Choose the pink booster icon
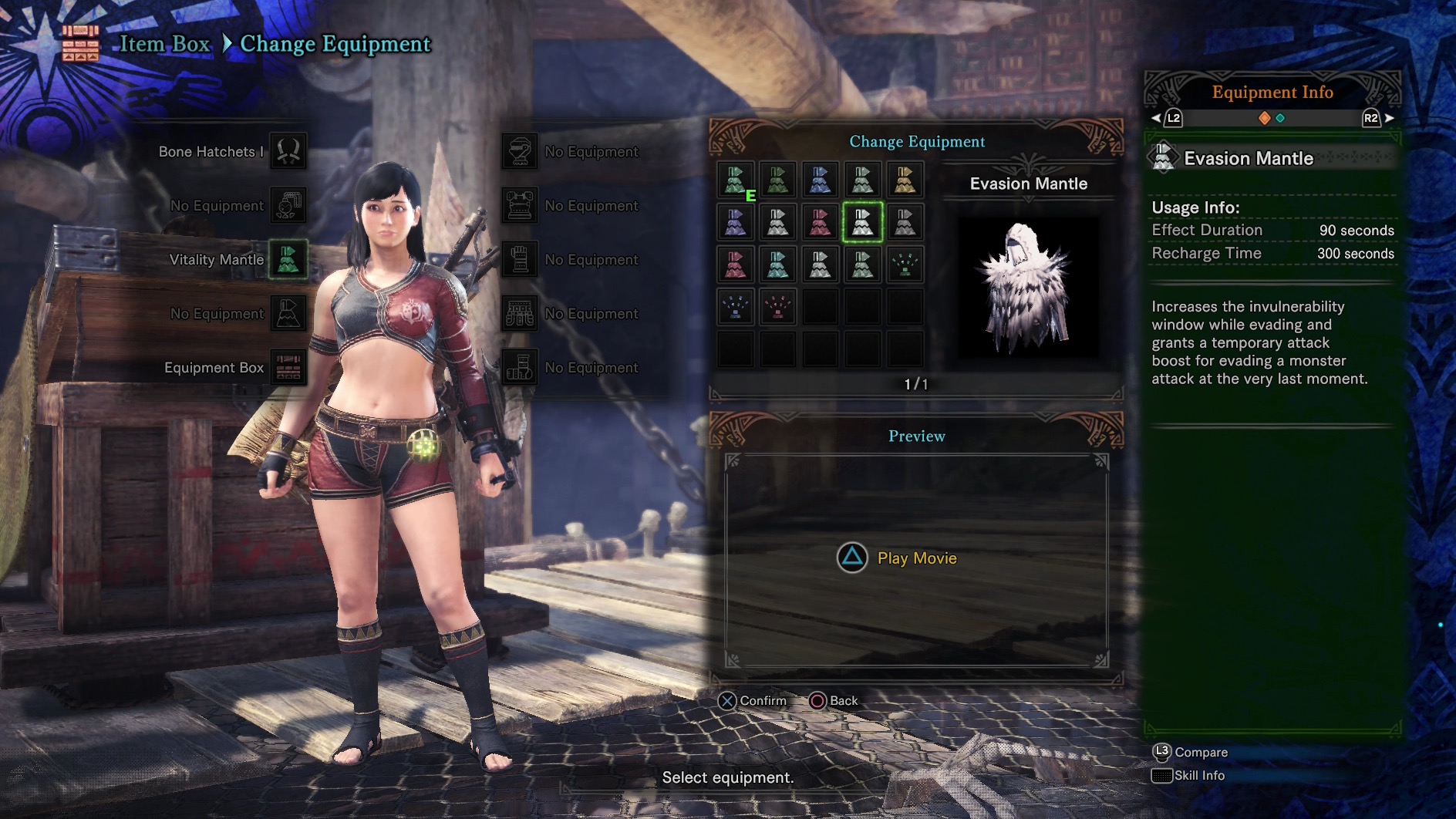Image resolution: width=1456 pixels, height=819 pixels. coord(777,308)
